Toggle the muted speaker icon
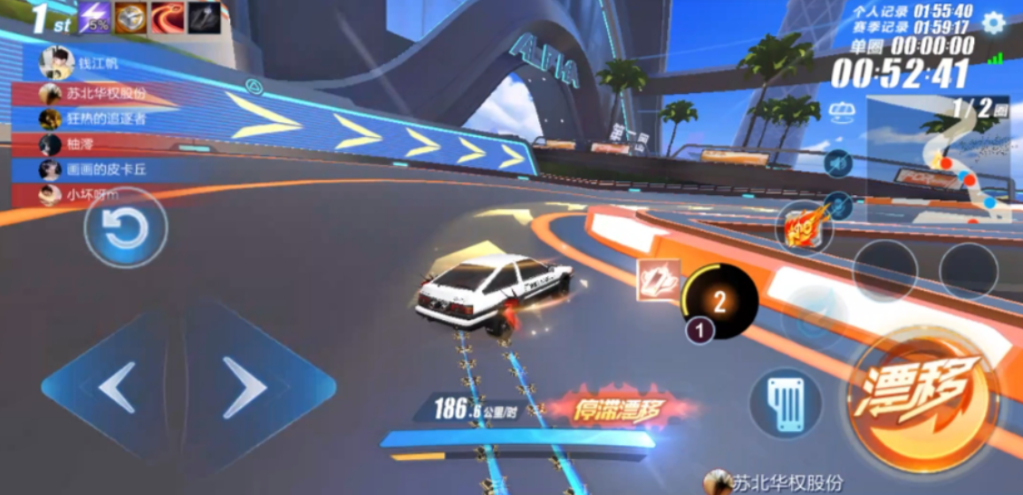This screenshot has height=495, width=1023. [x=838, y=162]
